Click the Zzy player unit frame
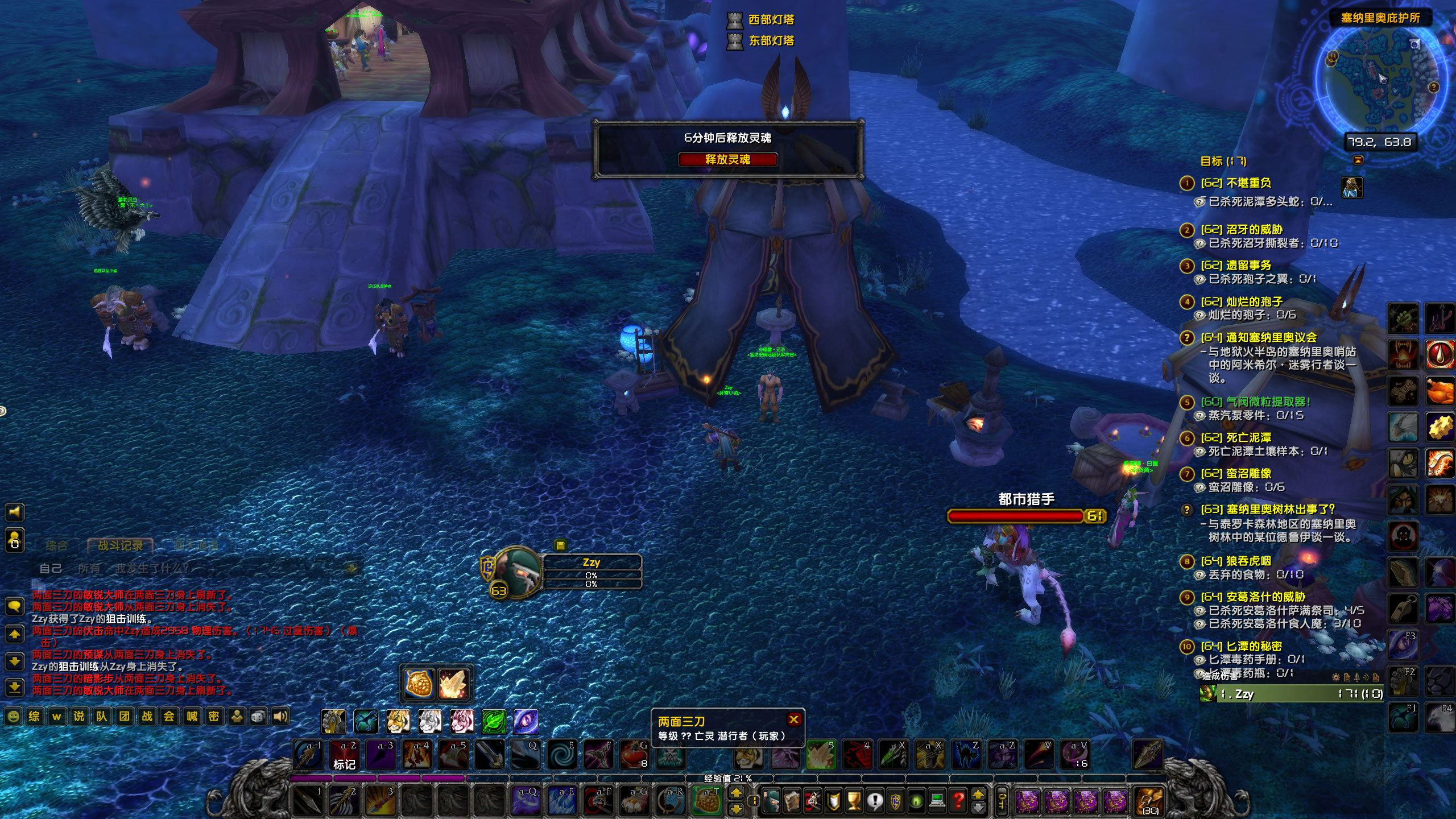The height and width of the screenshot is (819, 1456). 591,571
